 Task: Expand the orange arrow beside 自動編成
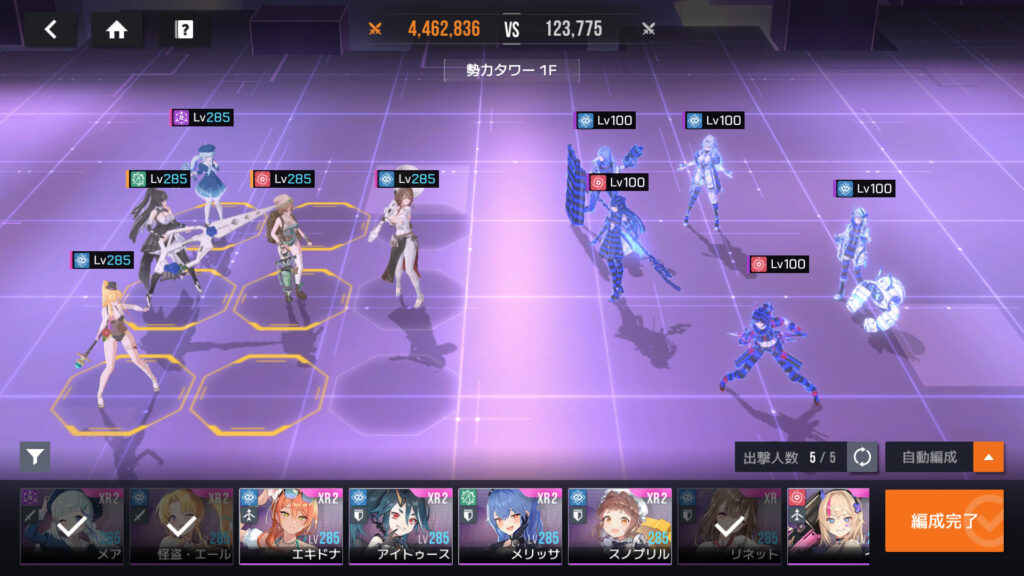click(x=989, y=458)
